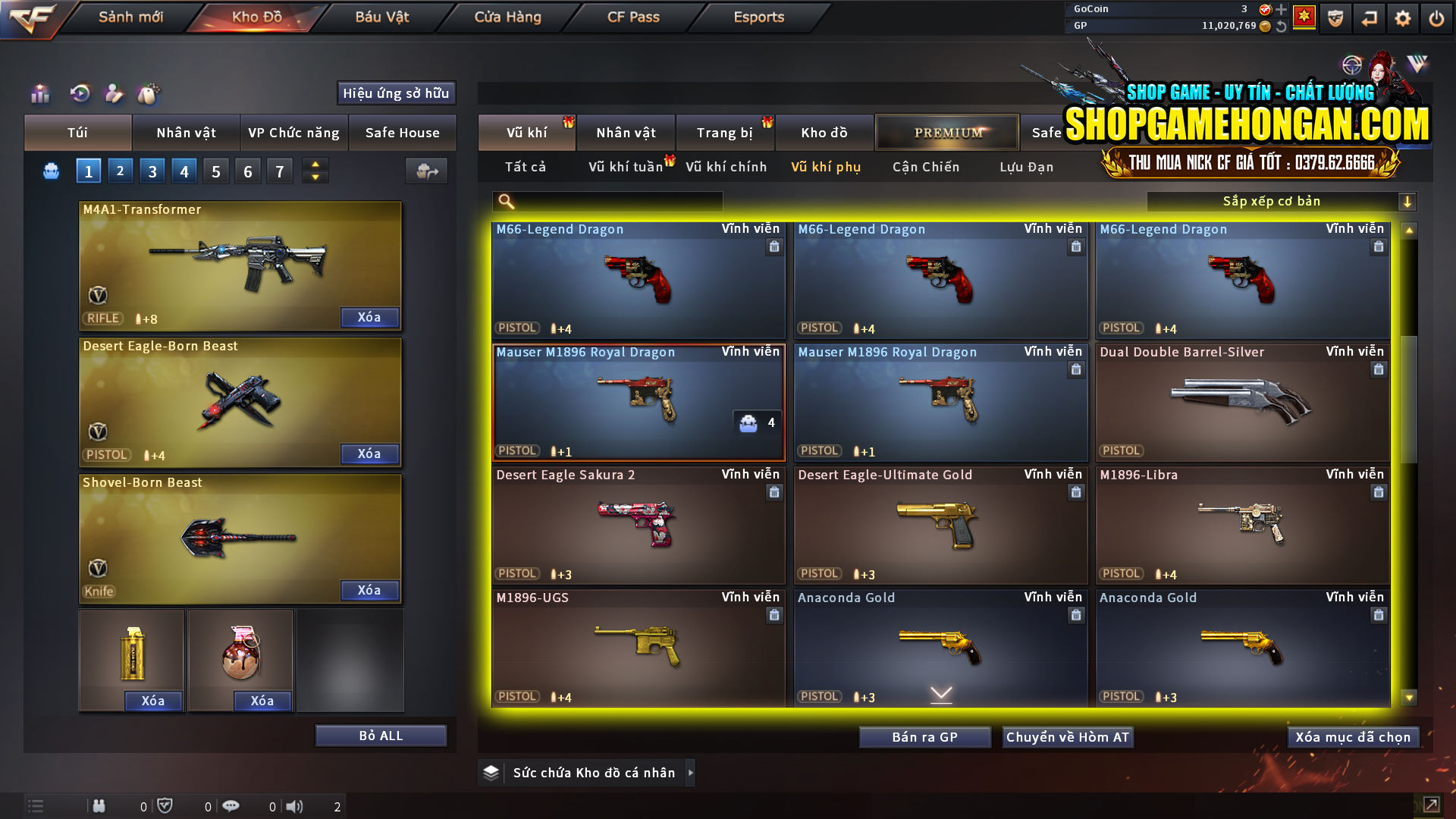Open game settings via the gear icon
This screenshot has height=819, width=1456.
pyautogui.click(x=1402, y=17)
